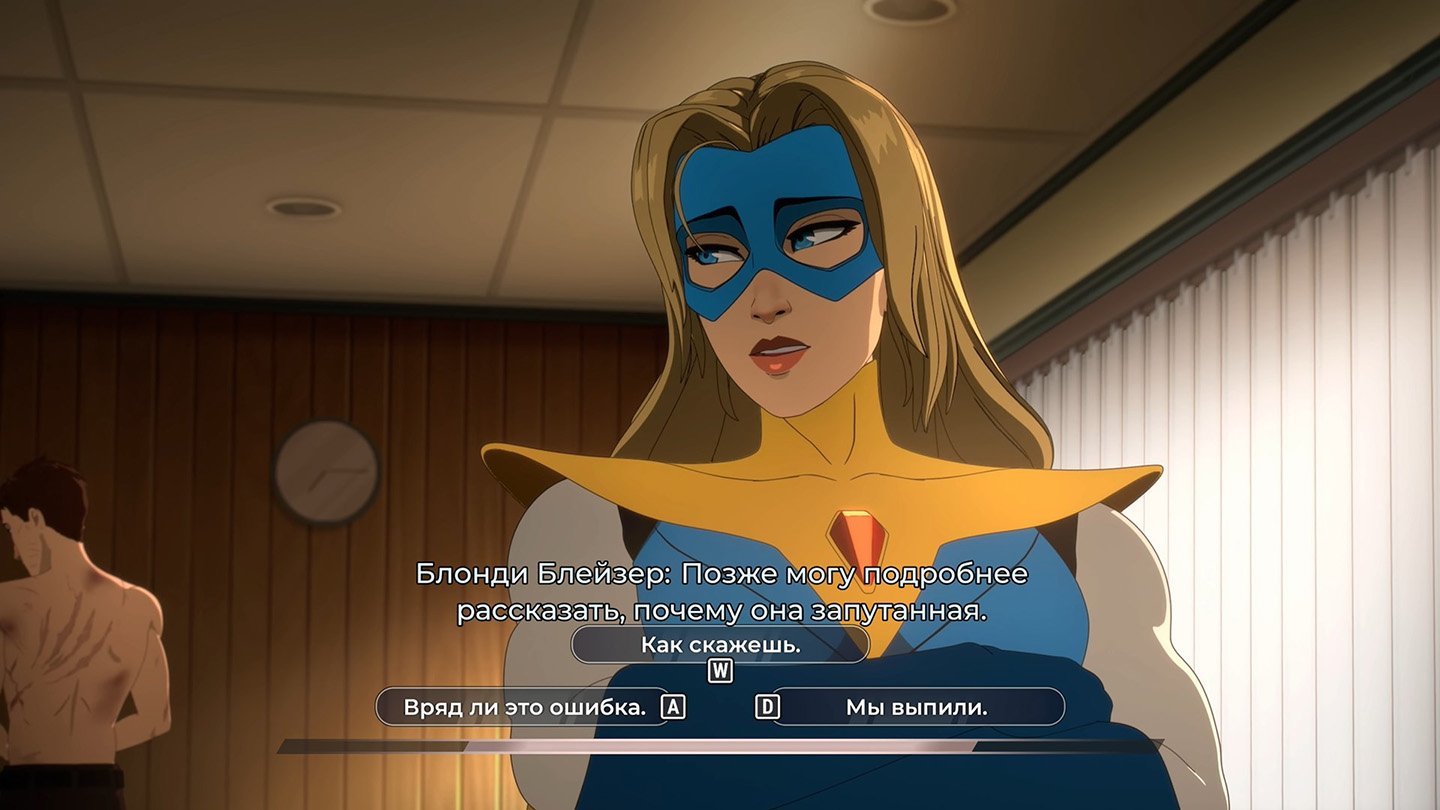
Task: Choose the reply "Как скажешь."
Action: (x=720, y=645)
